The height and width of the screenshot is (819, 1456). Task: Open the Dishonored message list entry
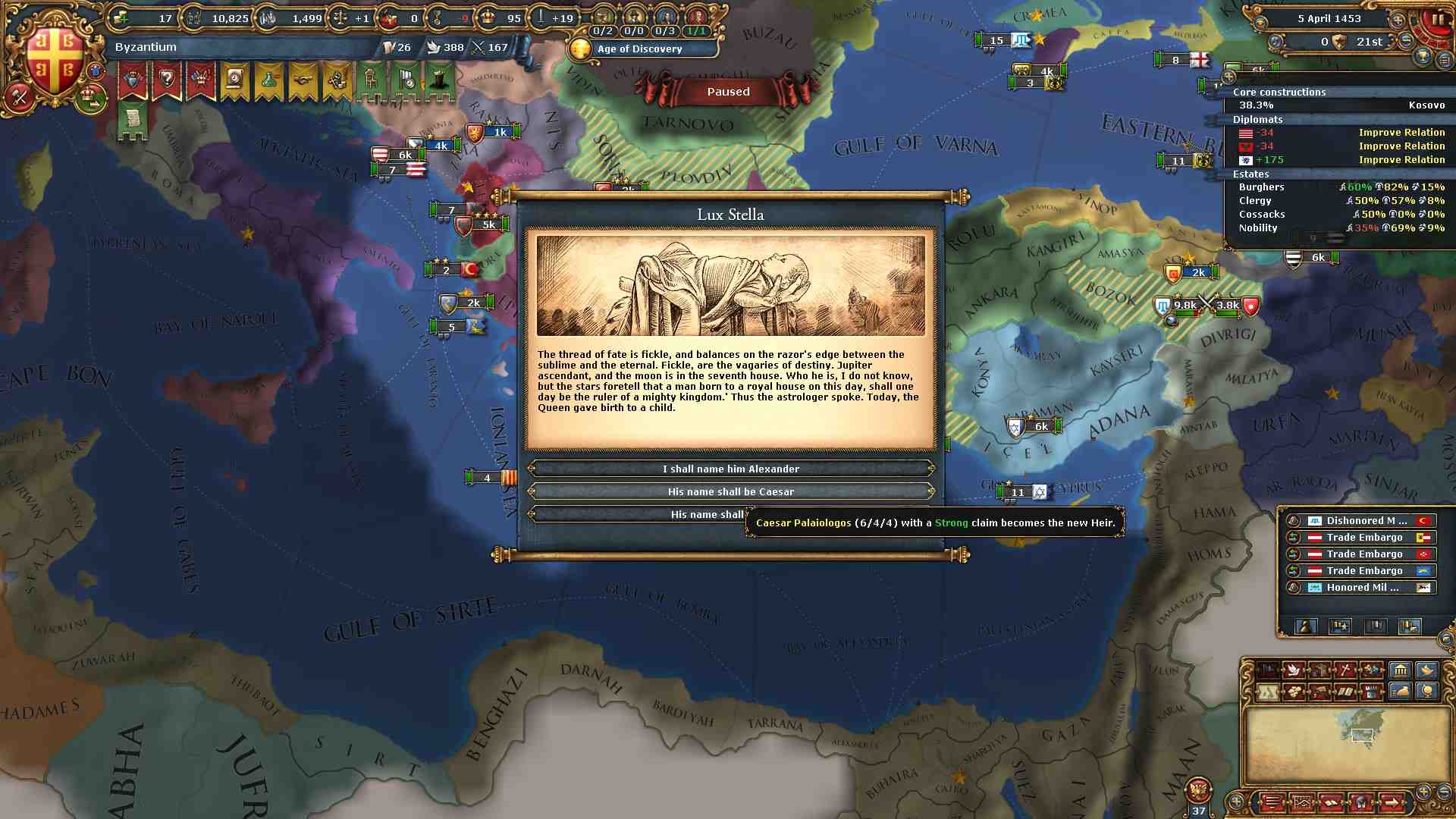click(1365, 520)
